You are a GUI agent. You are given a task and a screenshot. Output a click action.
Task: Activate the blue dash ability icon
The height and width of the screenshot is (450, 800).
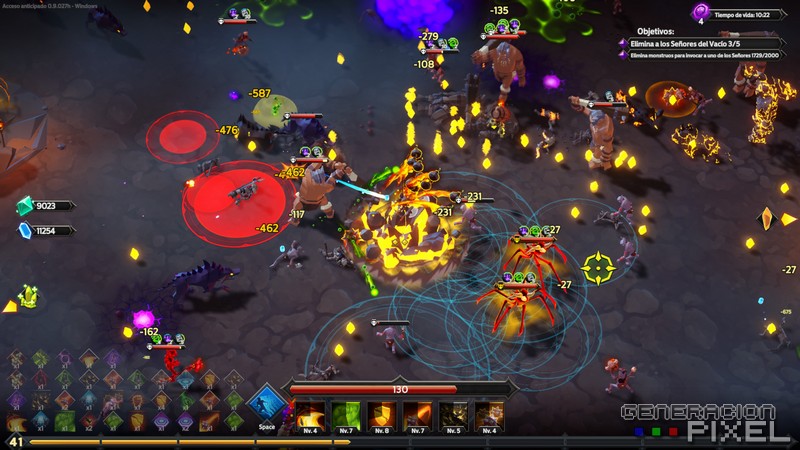266,406
